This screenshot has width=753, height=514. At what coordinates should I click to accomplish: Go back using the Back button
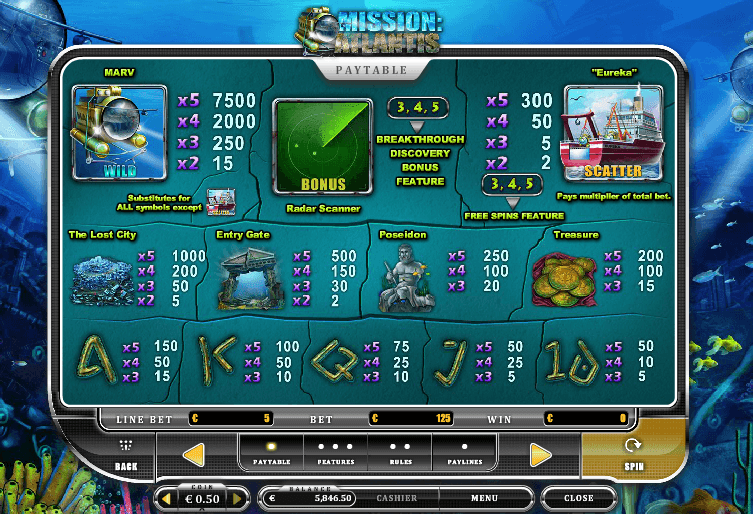126,456
